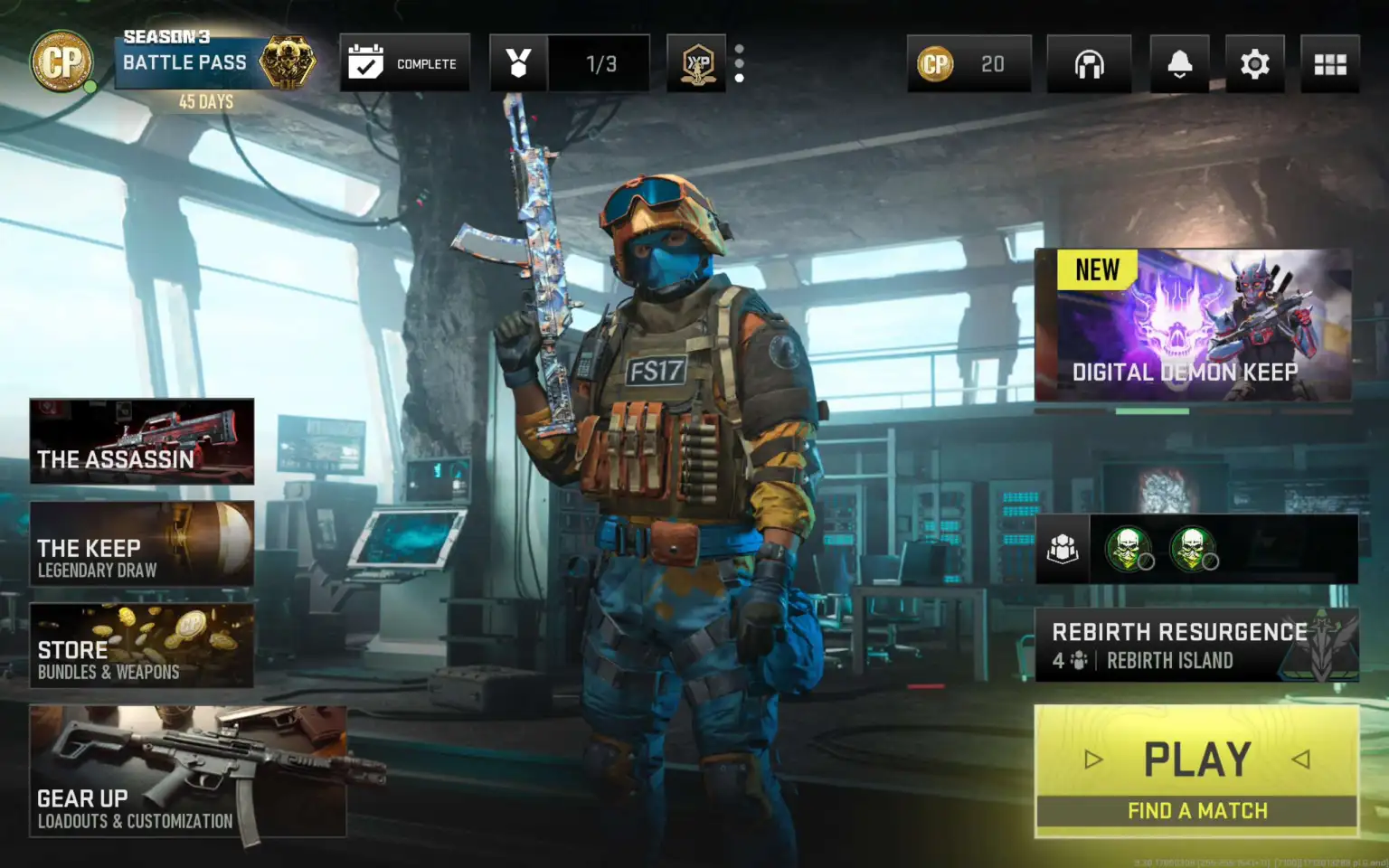Toggle the squad fill icon
The width and height of the screenshot is (1389, 868).
coord(1063,548)
